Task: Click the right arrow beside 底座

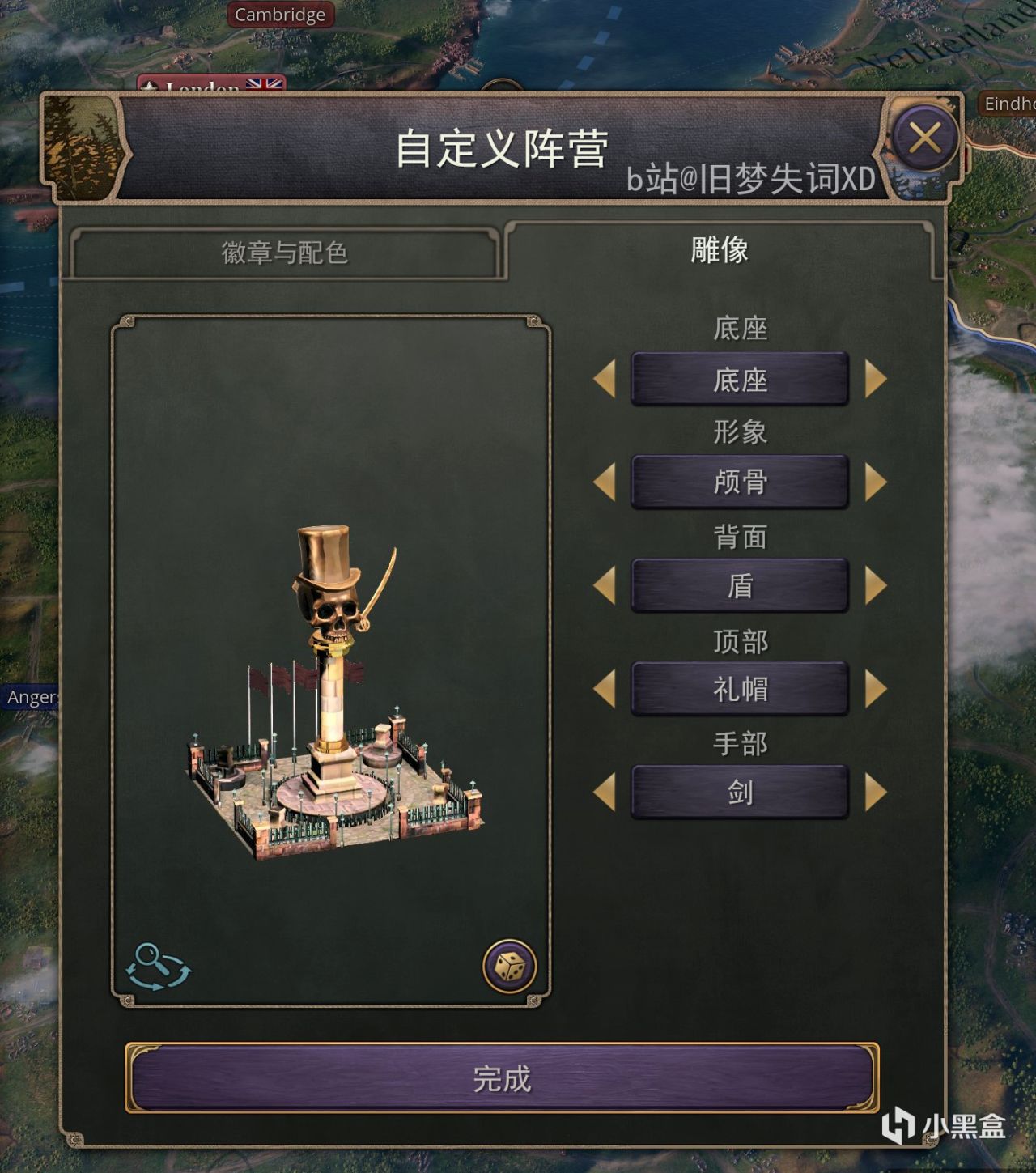Action: coord(873,378)
